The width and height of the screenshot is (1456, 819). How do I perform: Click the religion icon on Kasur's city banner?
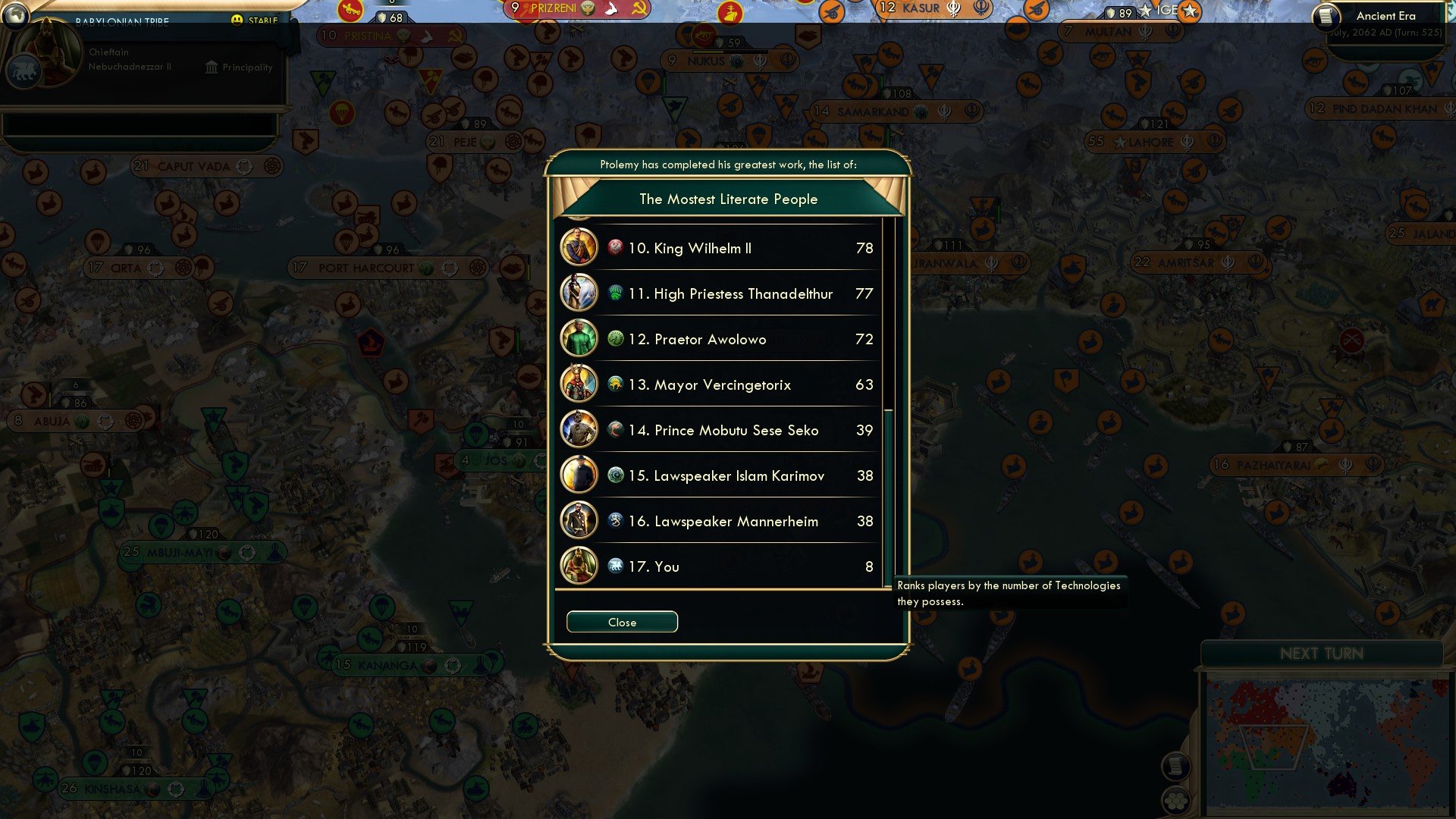[954, 9]
